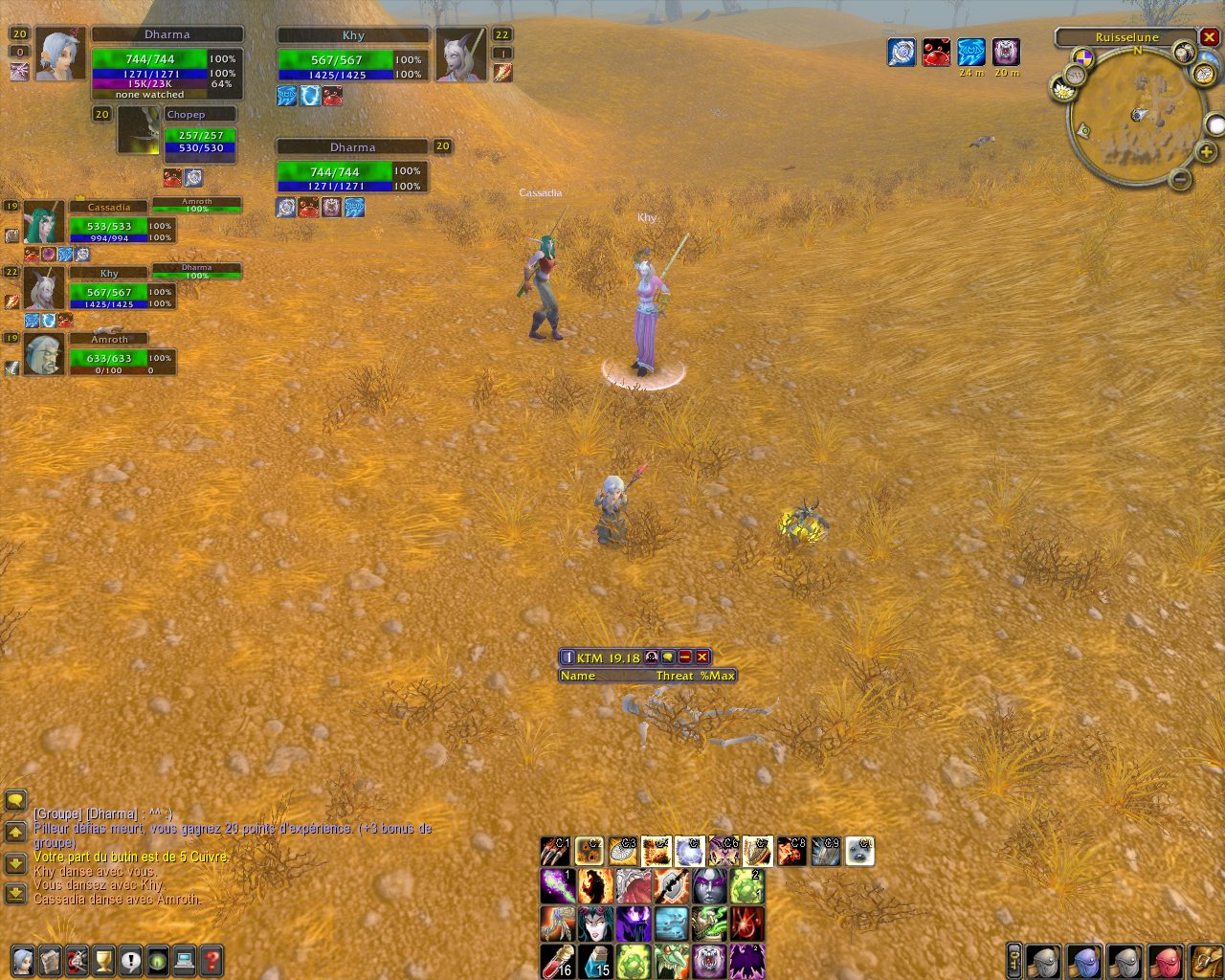Zoom out on the minimap
This screenshot has width=1225, height=980.
1181,178
